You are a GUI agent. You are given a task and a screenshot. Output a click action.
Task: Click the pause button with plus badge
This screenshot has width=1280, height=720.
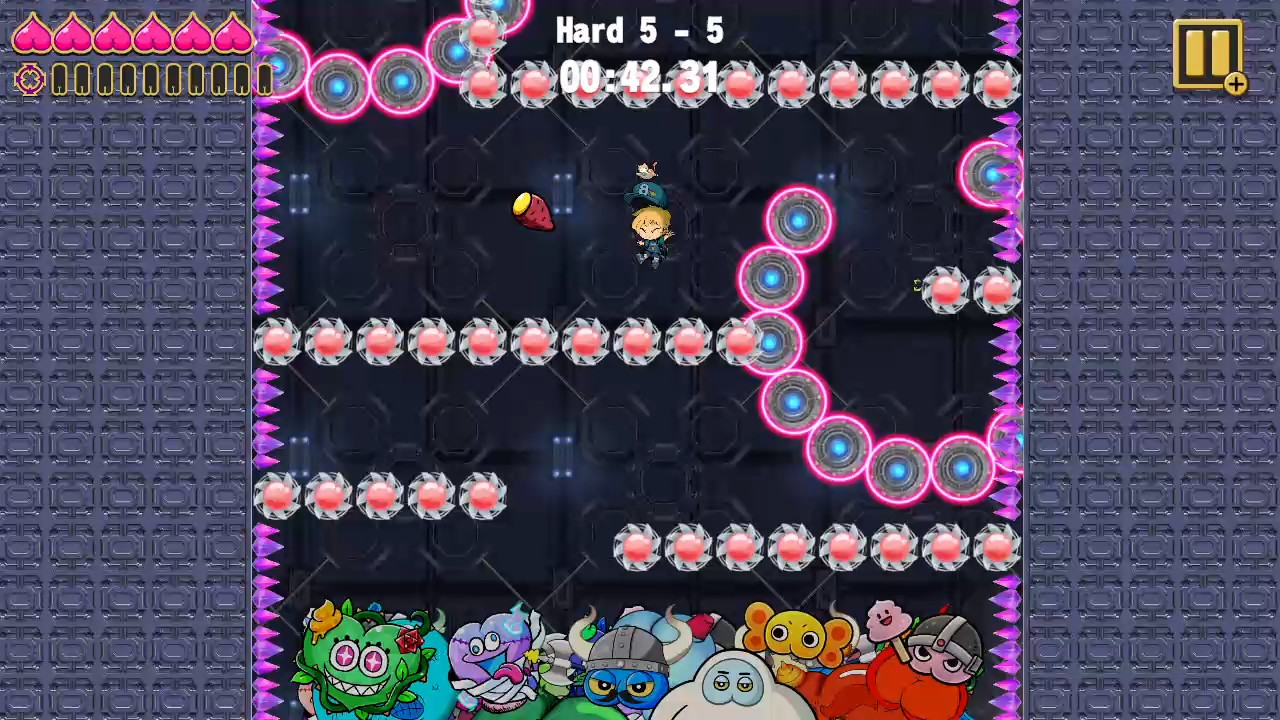1208,55
